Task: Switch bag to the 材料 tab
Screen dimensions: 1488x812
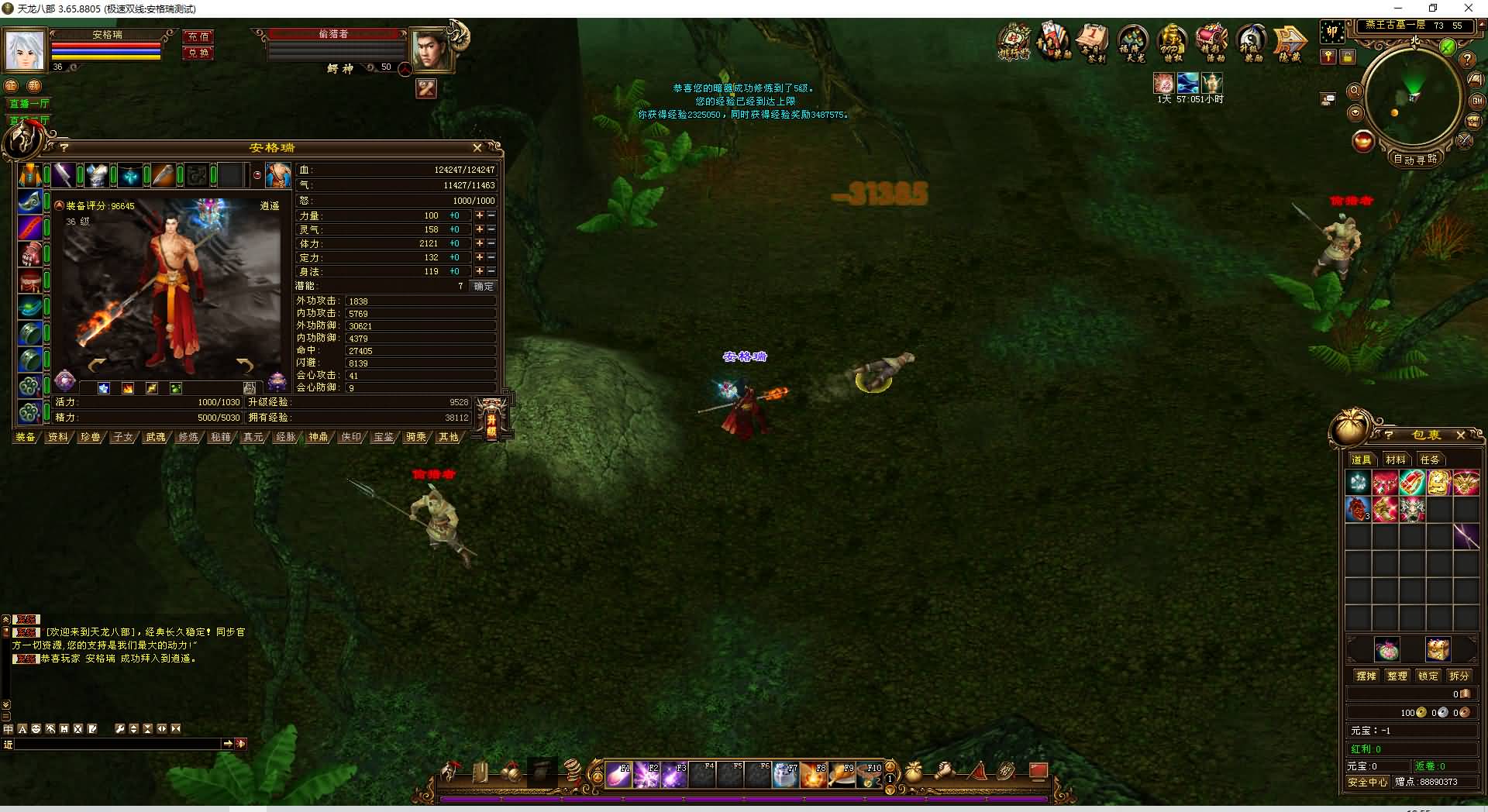Action: [x=1396, y=459]
